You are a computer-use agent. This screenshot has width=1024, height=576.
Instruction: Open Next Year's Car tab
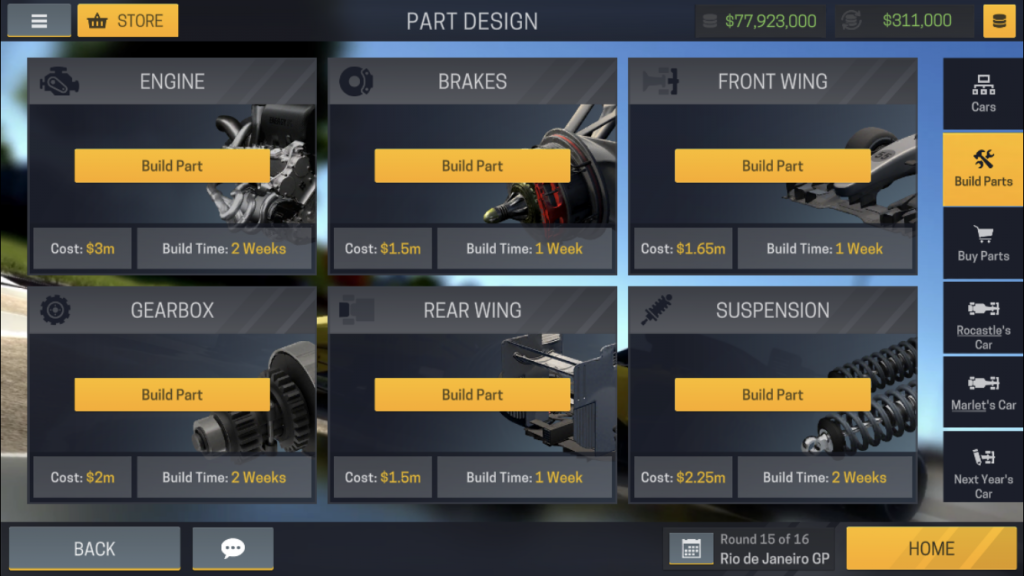pos(983,468)
